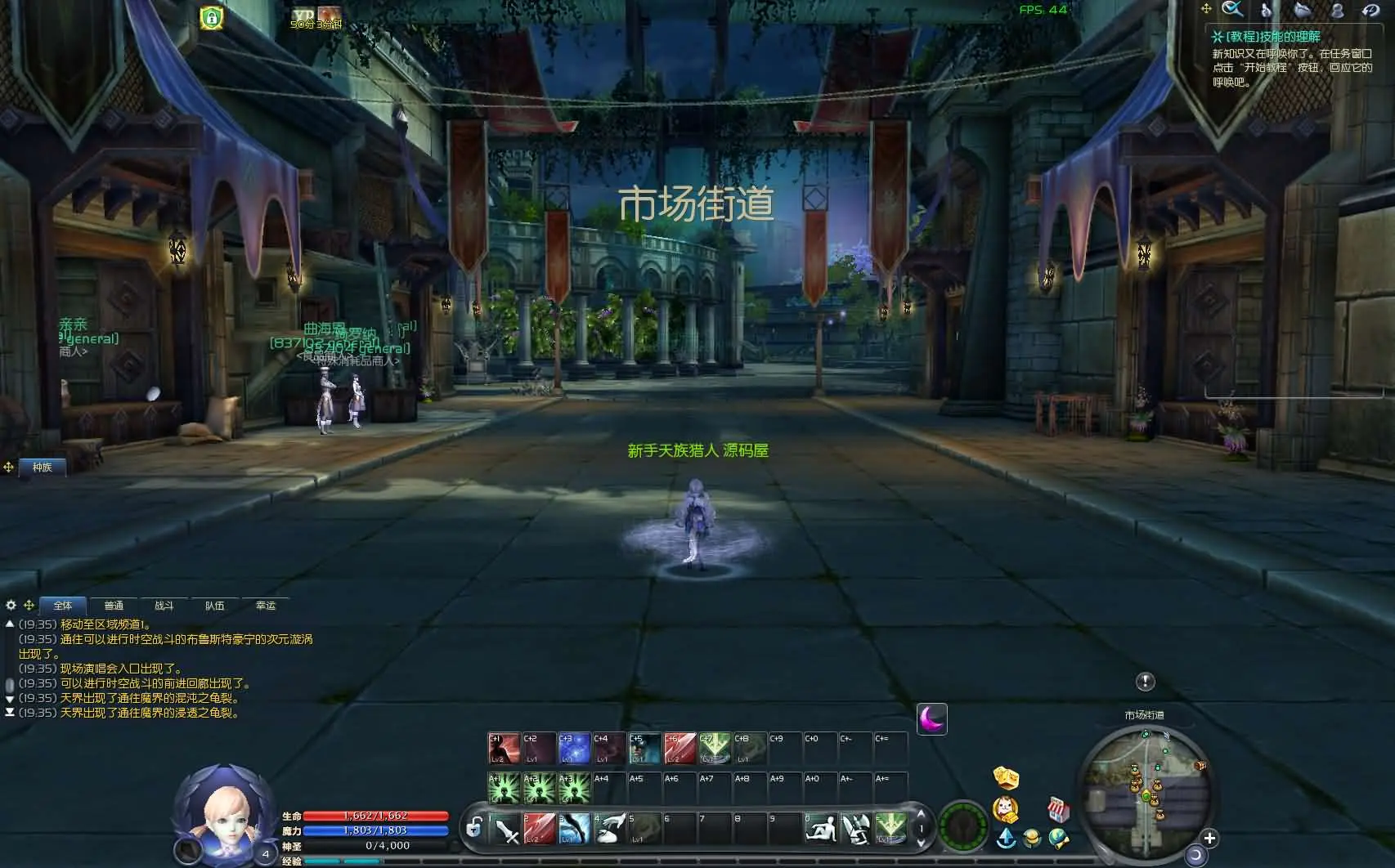Image resolution: width=1395 pixels, height=868 pixels.
Task: Collapse the 种族 side panel tab
Action: click(x=43, y=468)
